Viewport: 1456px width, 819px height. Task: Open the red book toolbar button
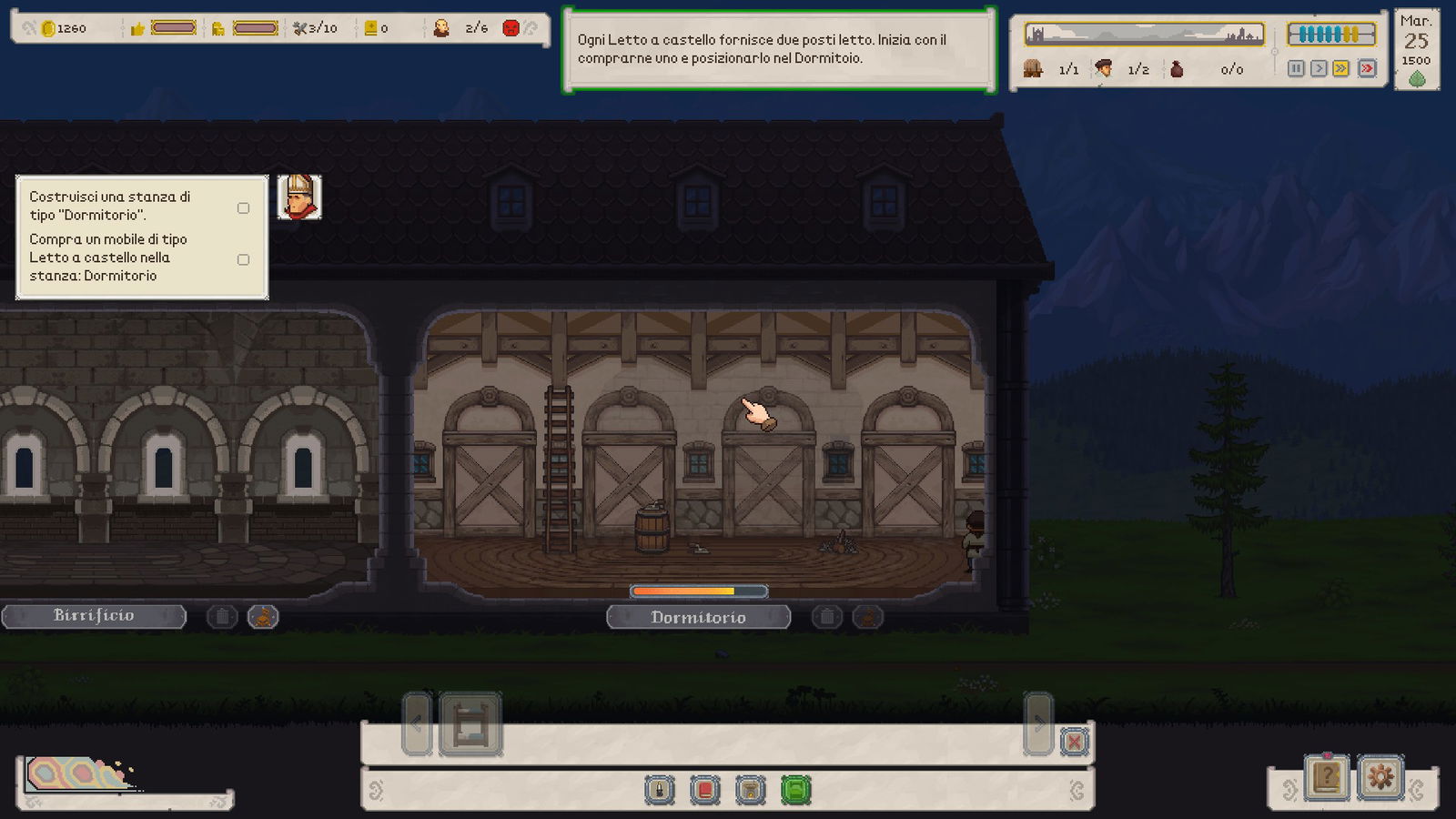tap(705, 790)
